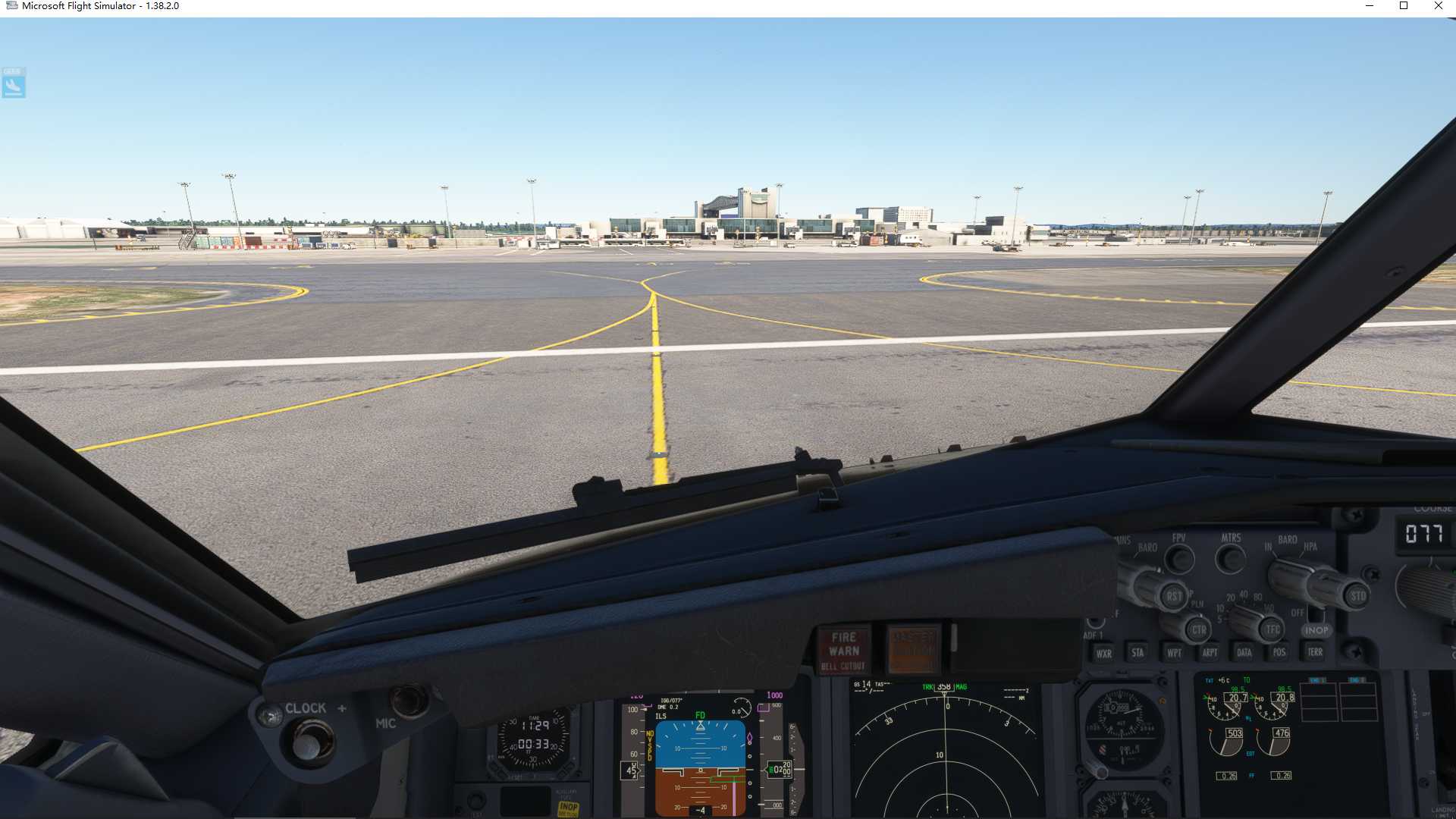The image size is (1456, 819).
Task: Toggle the BARO selector from IN to HPA
Action: point(1293,577)
